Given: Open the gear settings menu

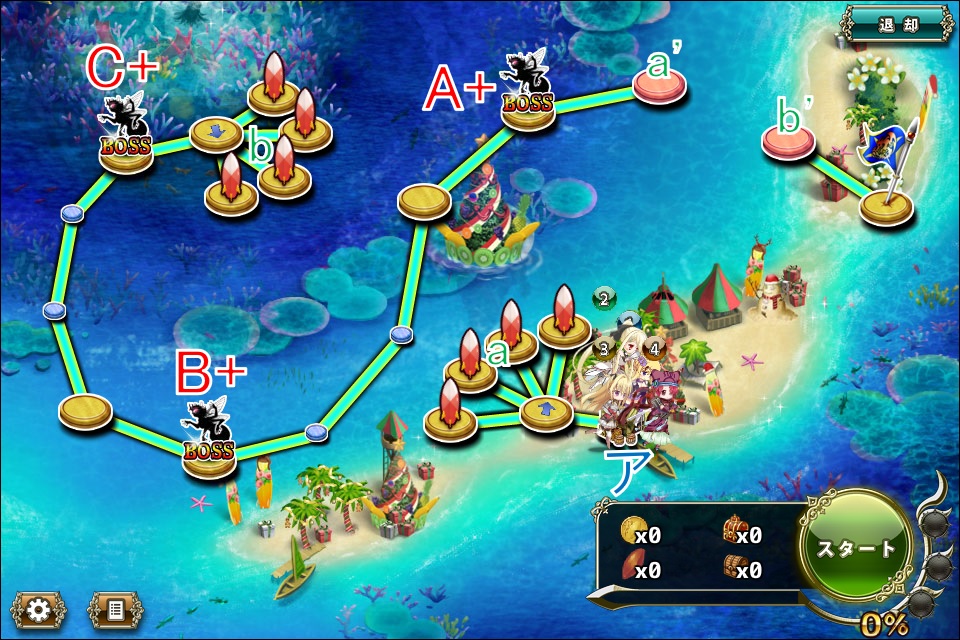Looking at the screenshot, I should tap(38, 608).
